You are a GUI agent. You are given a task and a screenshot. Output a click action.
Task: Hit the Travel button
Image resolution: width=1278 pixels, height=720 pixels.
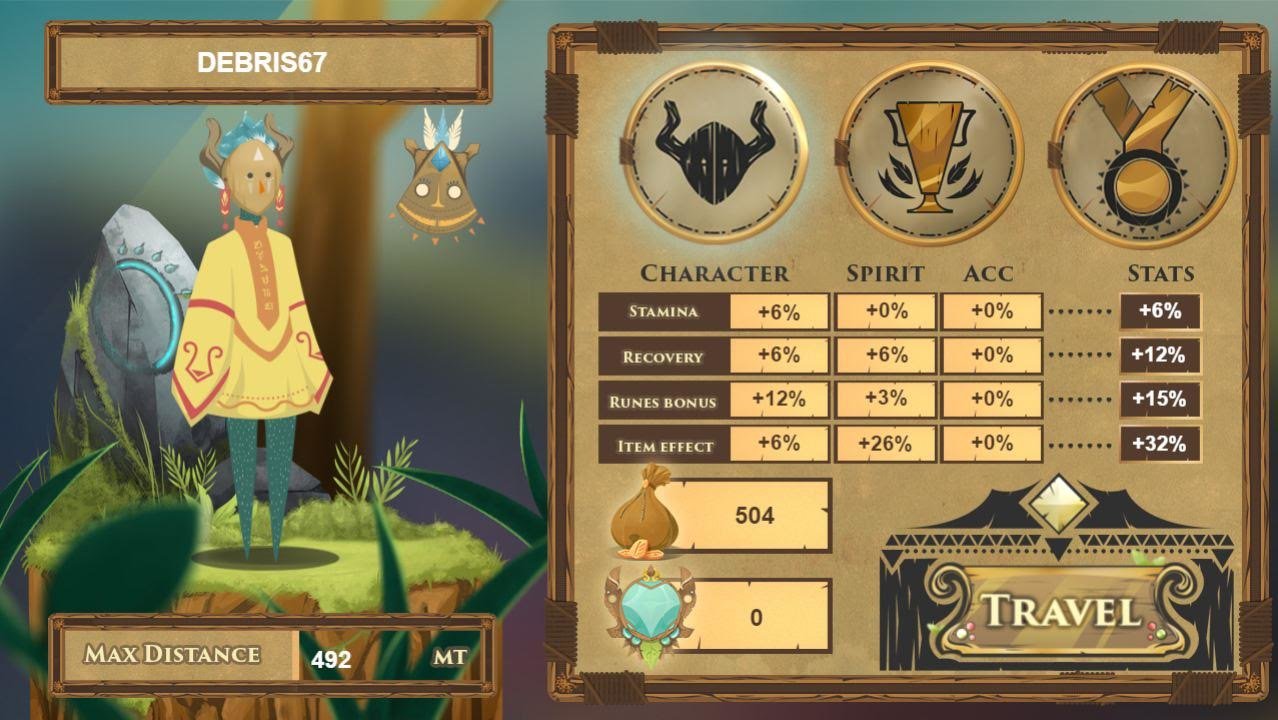point(1062,611)
